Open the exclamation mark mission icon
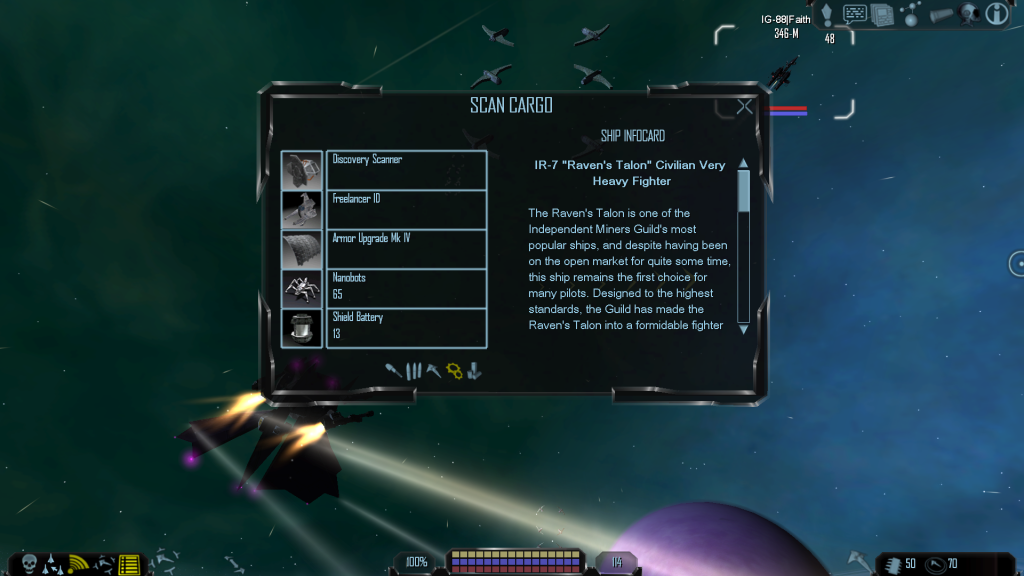The image size is (1024, 576). pos(827,15)
